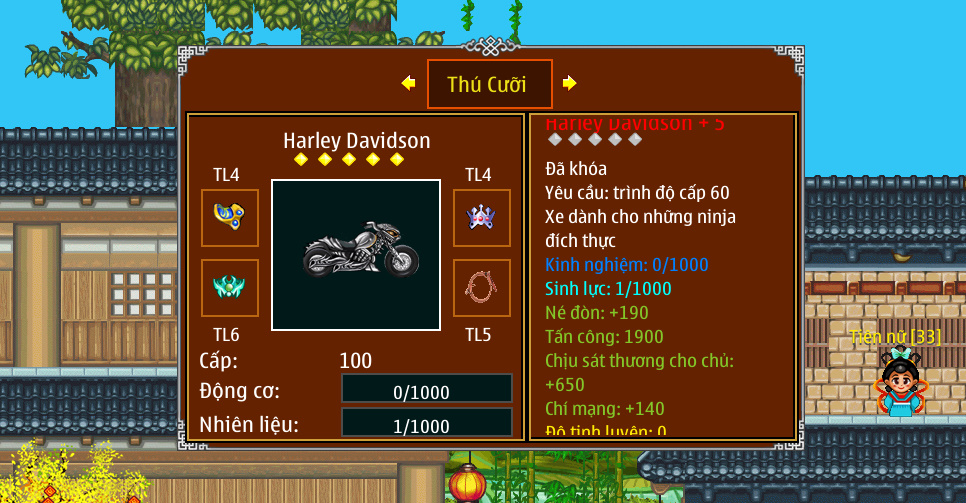
Task: Click the right yellow arrow beside Thú Cưỡi
Action: pos(569,83)
